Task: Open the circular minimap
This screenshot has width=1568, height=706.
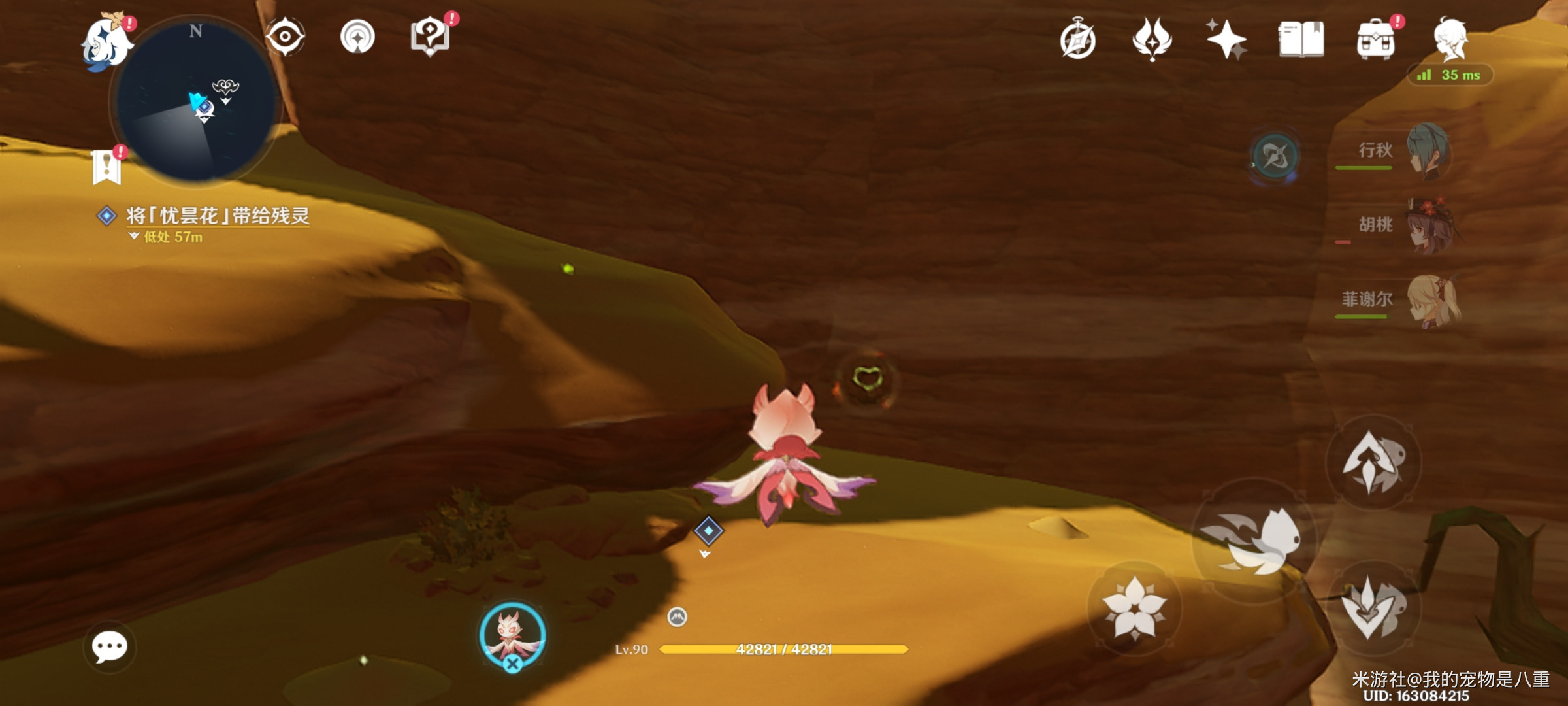Action: pos(195,101)
